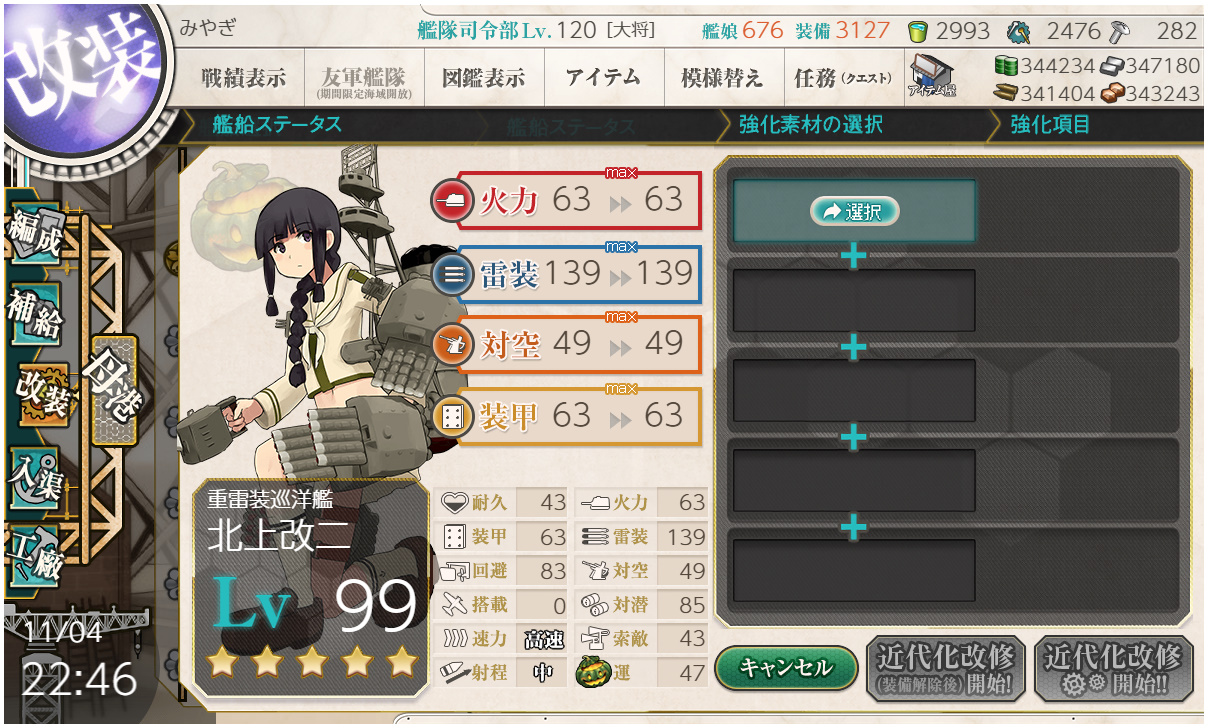
Task: Open the 模様替え furniture menu
Action: [x=722, y=79]
